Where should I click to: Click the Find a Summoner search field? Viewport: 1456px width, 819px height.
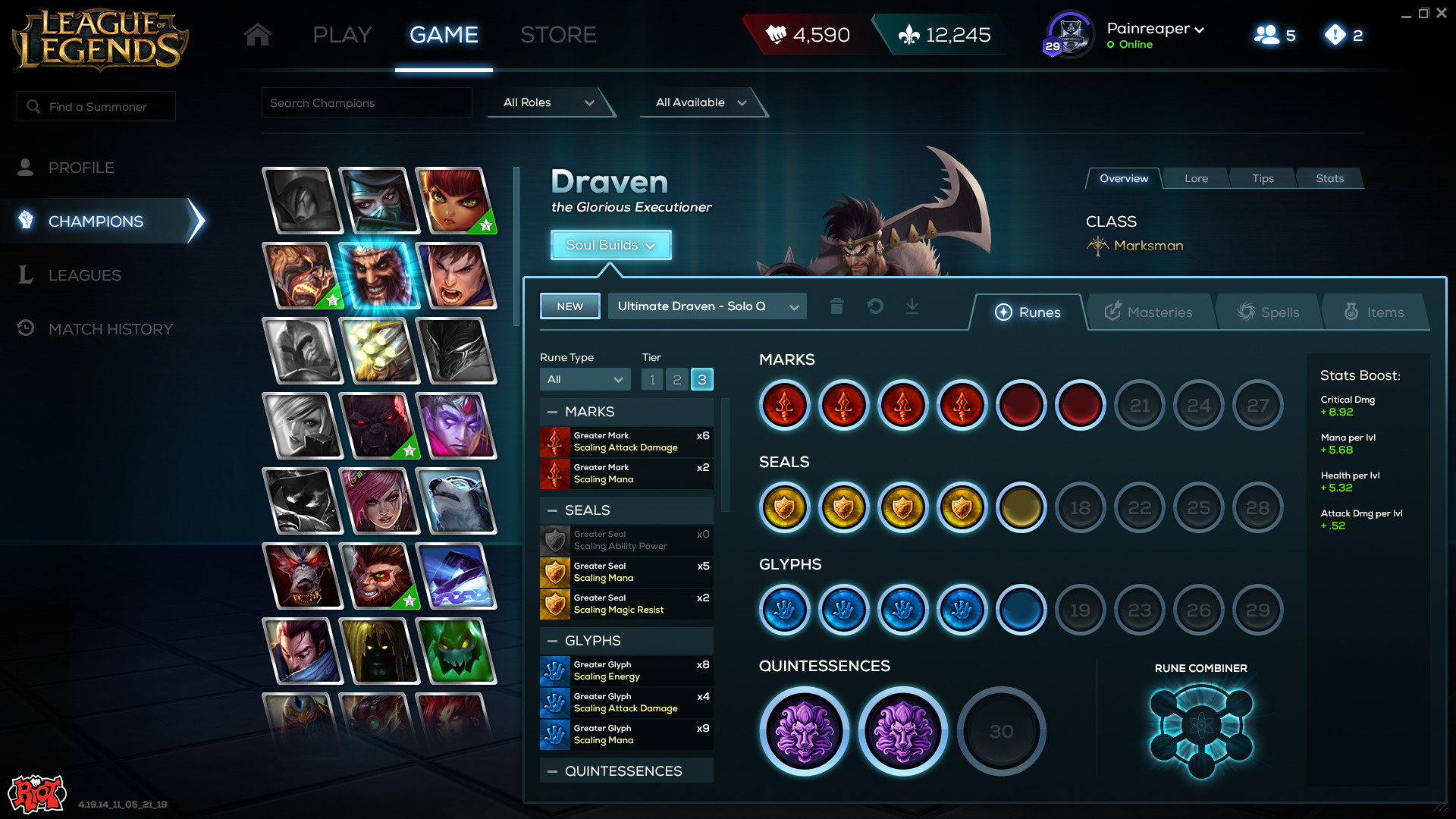pos(97,107)
